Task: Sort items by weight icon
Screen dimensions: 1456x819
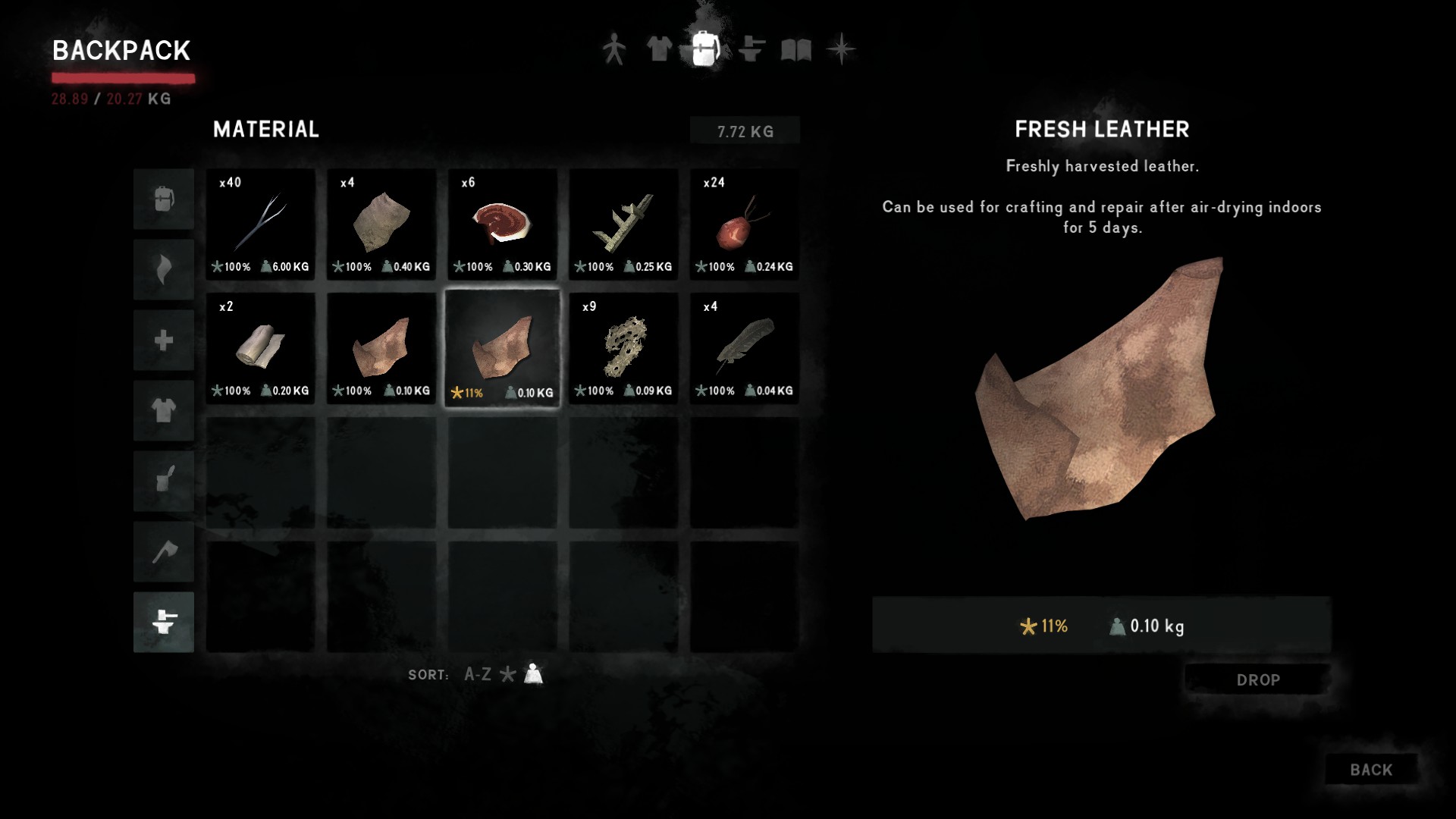Action: [x=534, y=674]
